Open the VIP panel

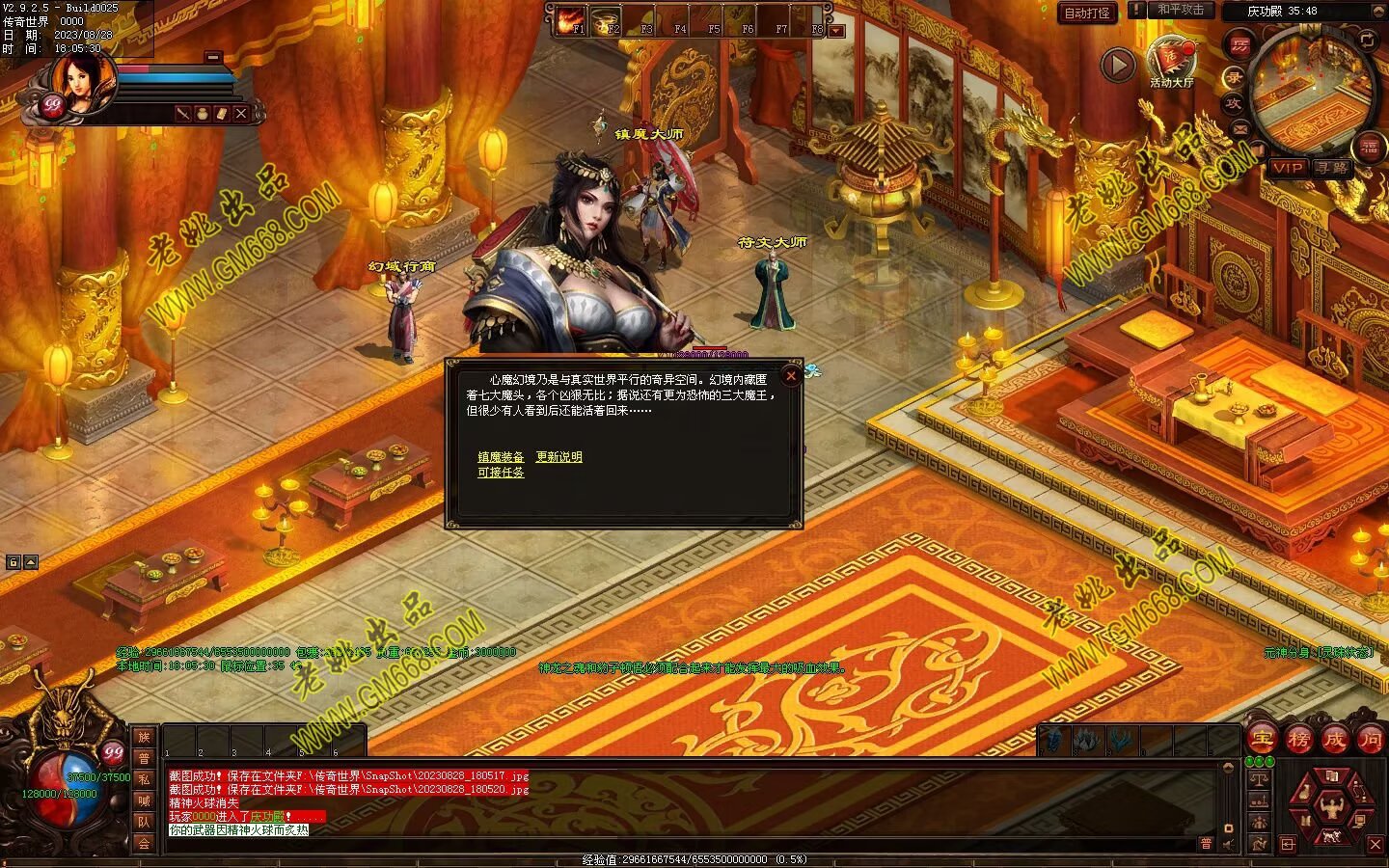pyautogui.click(x=1286, y=168)
